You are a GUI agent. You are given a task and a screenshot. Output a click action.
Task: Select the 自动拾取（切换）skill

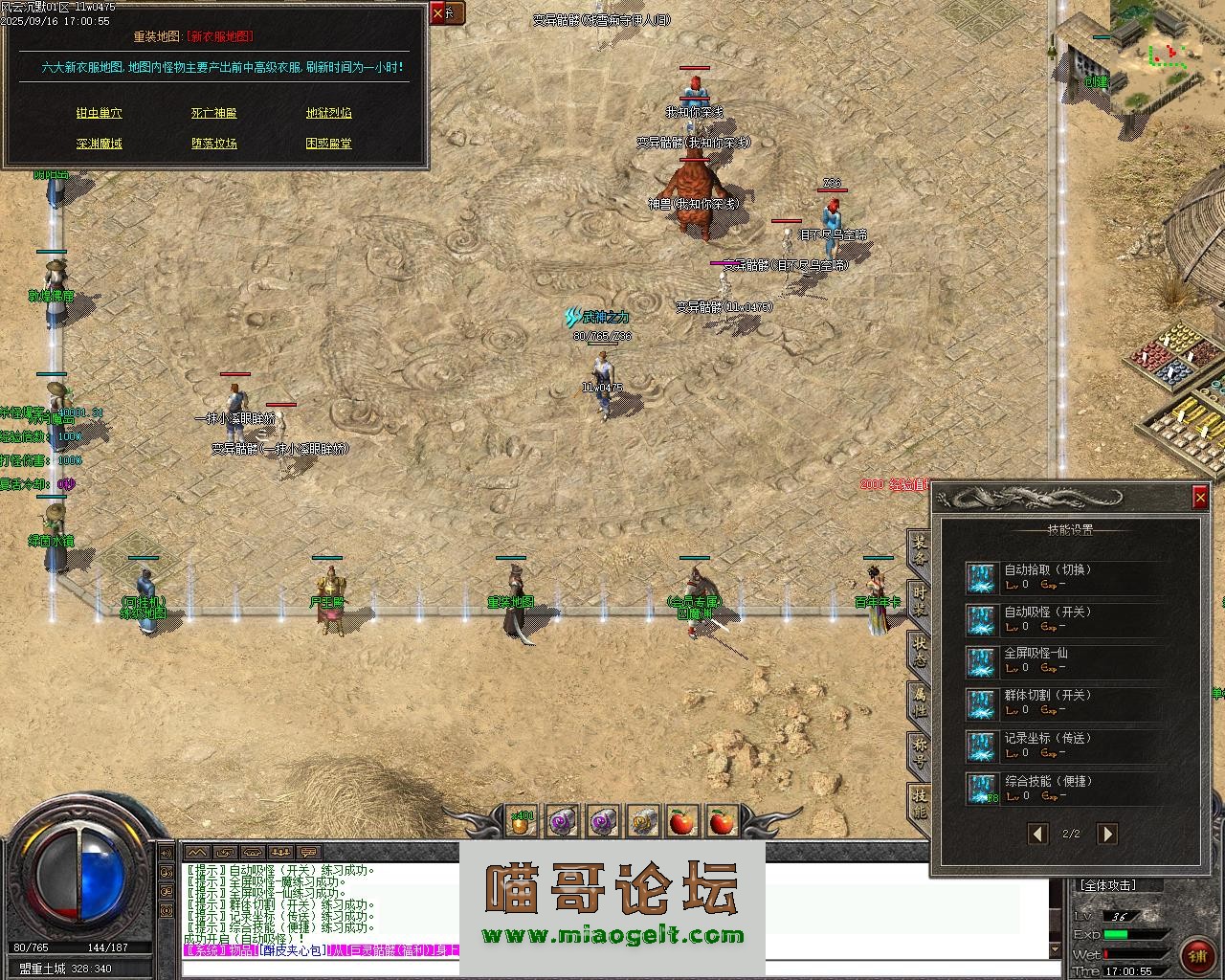tap(981, 577)
